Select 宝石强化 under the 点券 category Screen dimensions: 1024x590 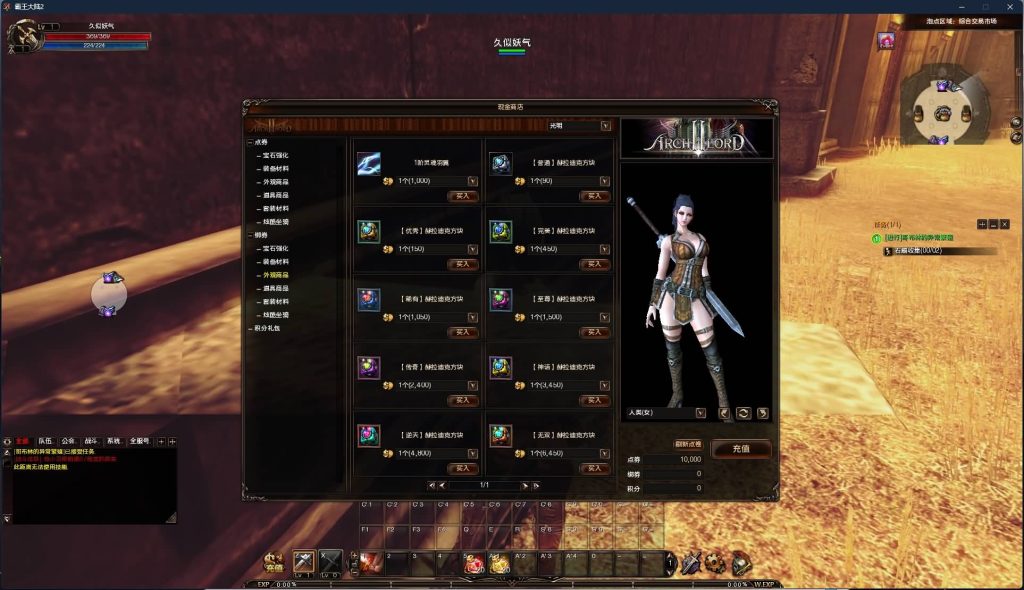pyautogui.click(x=275, y=155)
